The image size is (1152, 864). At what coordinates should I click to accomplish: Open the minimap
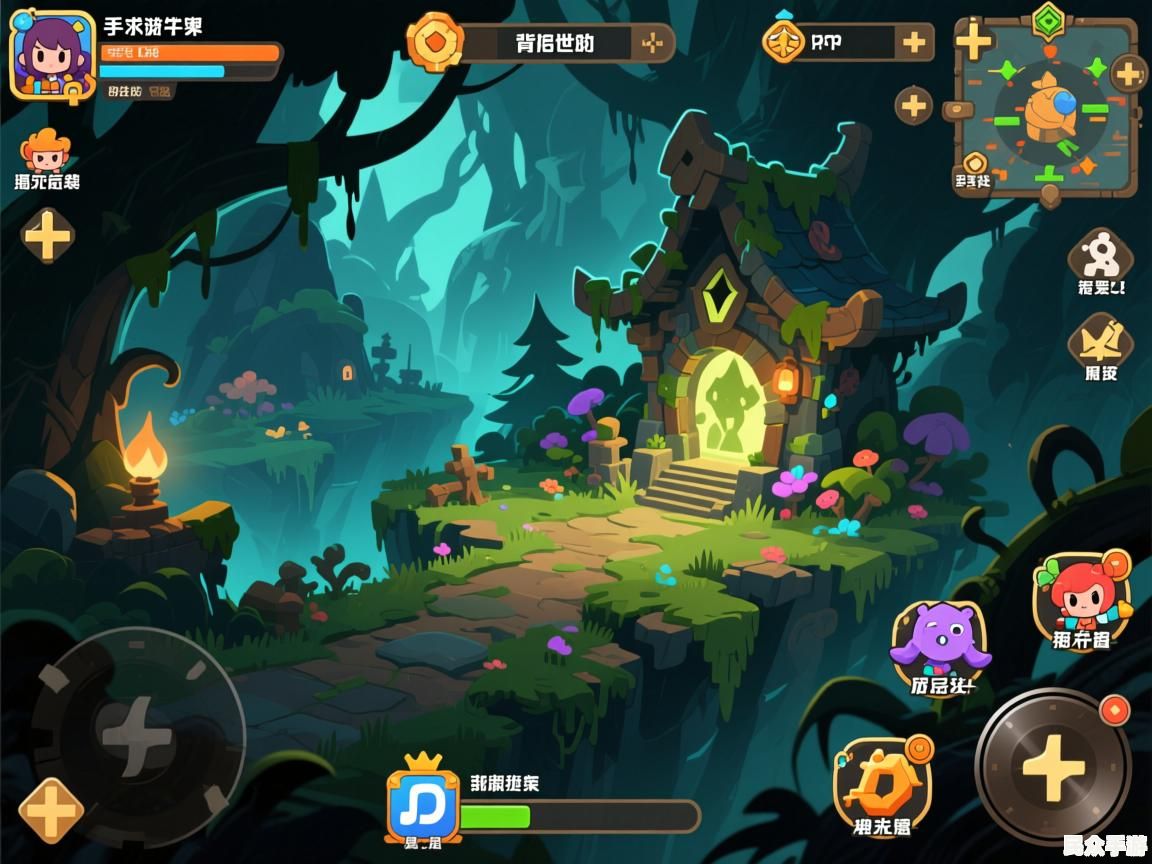(1046, 110)
